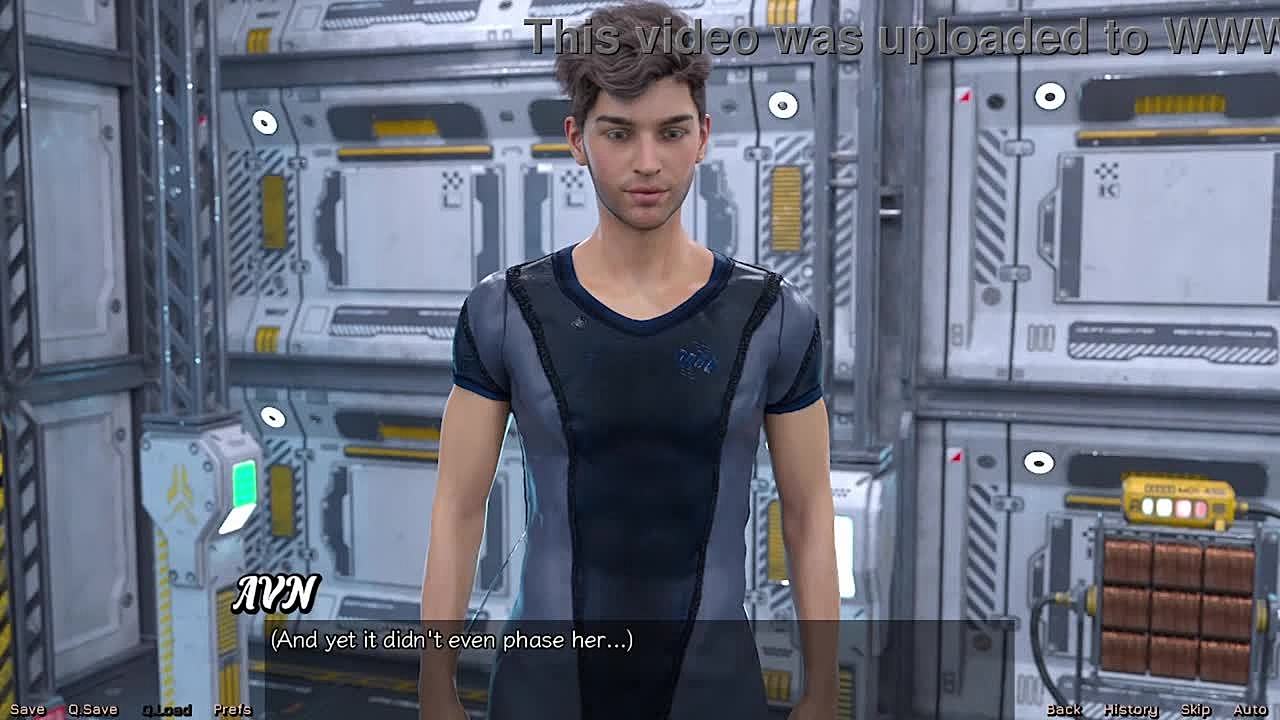The image size is (1280, 720).
Task: Quick load with Q.Load
Action: point(167,710)
